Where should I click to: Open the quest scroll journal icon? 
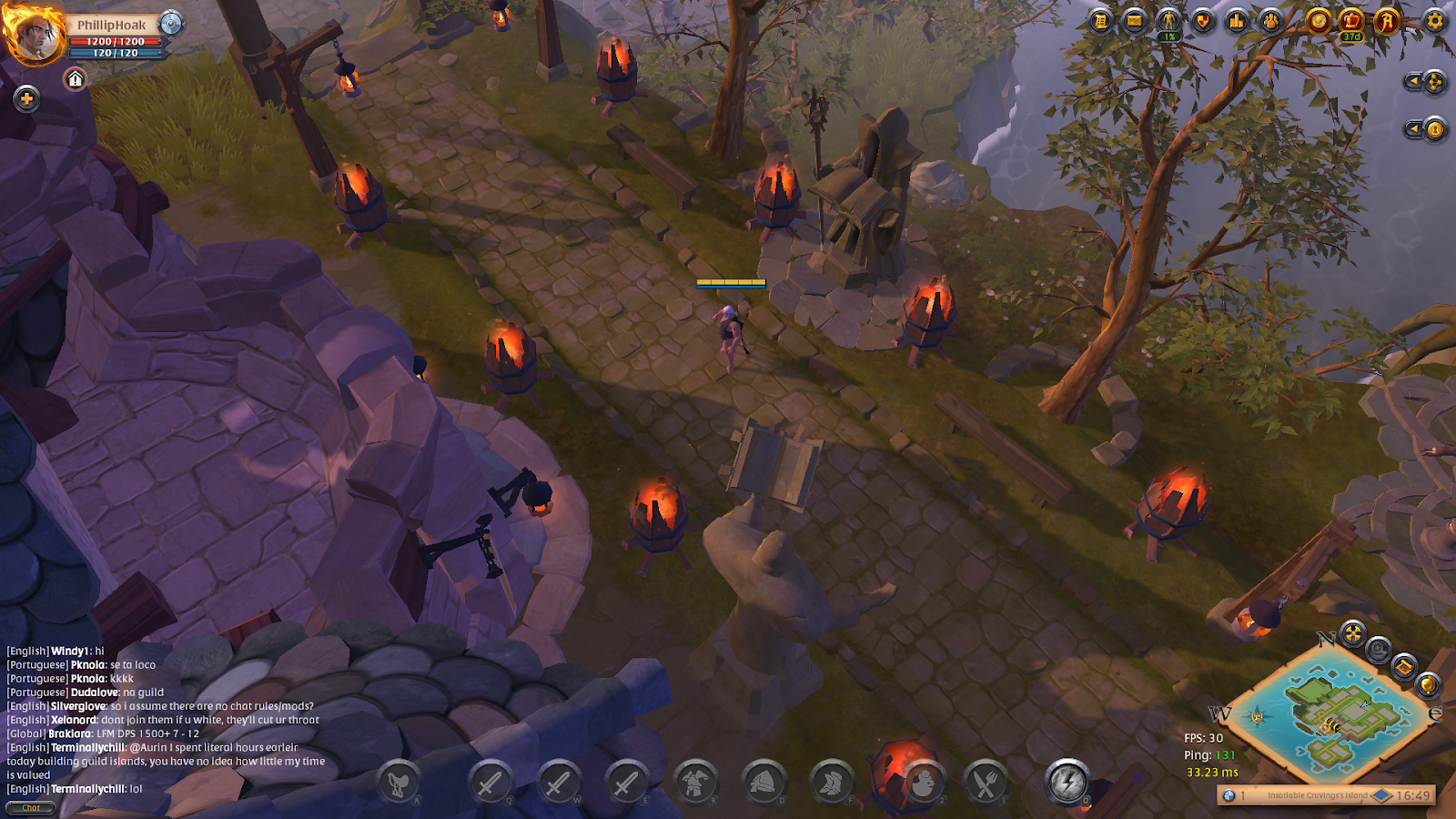click(1101, 20)
